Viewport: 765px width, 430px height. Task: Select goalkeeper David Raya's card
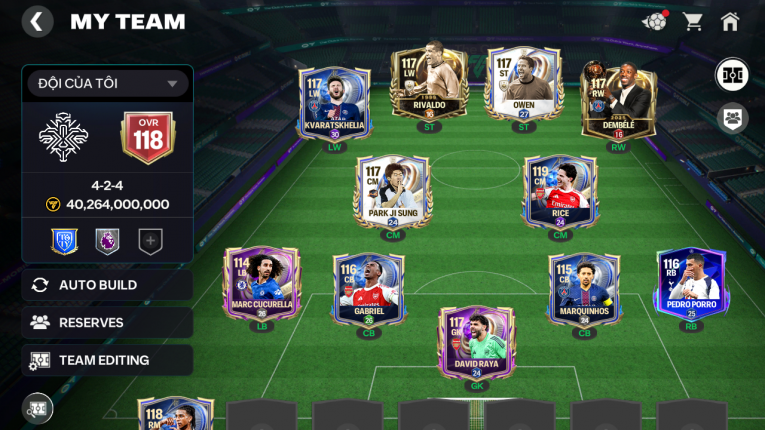point(476,342)
